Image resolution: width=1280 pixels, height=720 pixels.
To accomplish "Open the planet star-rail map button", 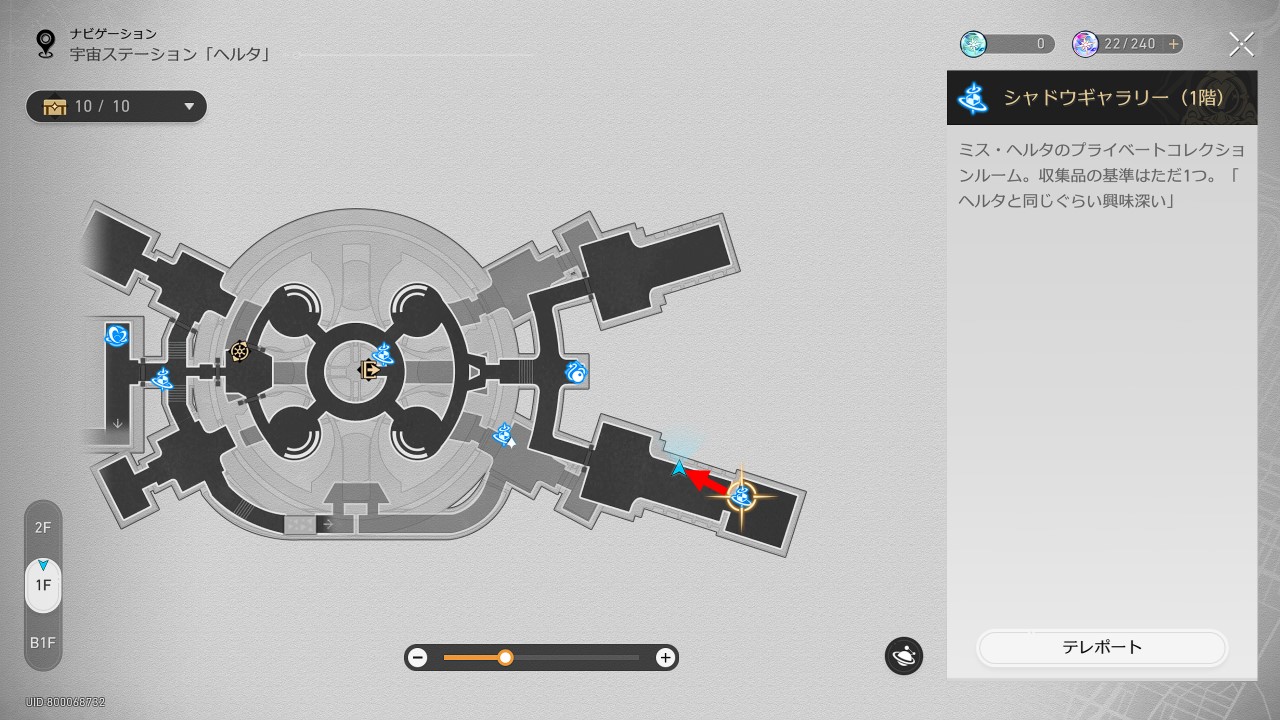I will tap(903, 656).
